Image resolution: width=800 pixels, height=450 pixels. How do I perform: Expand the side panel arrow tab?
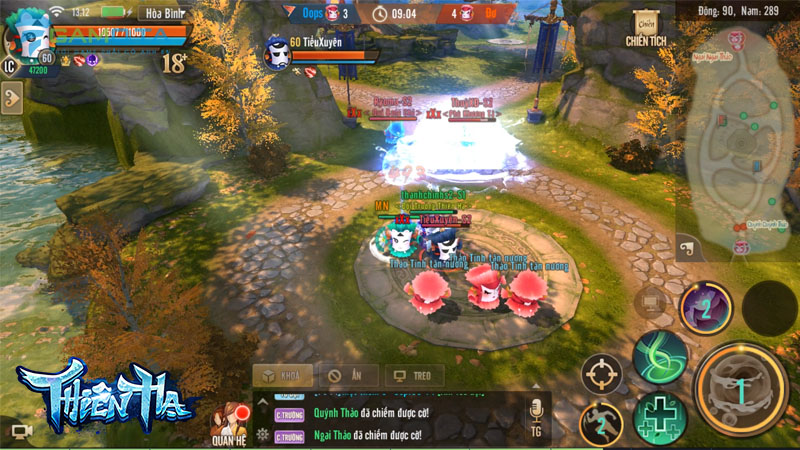coord(12,99)
